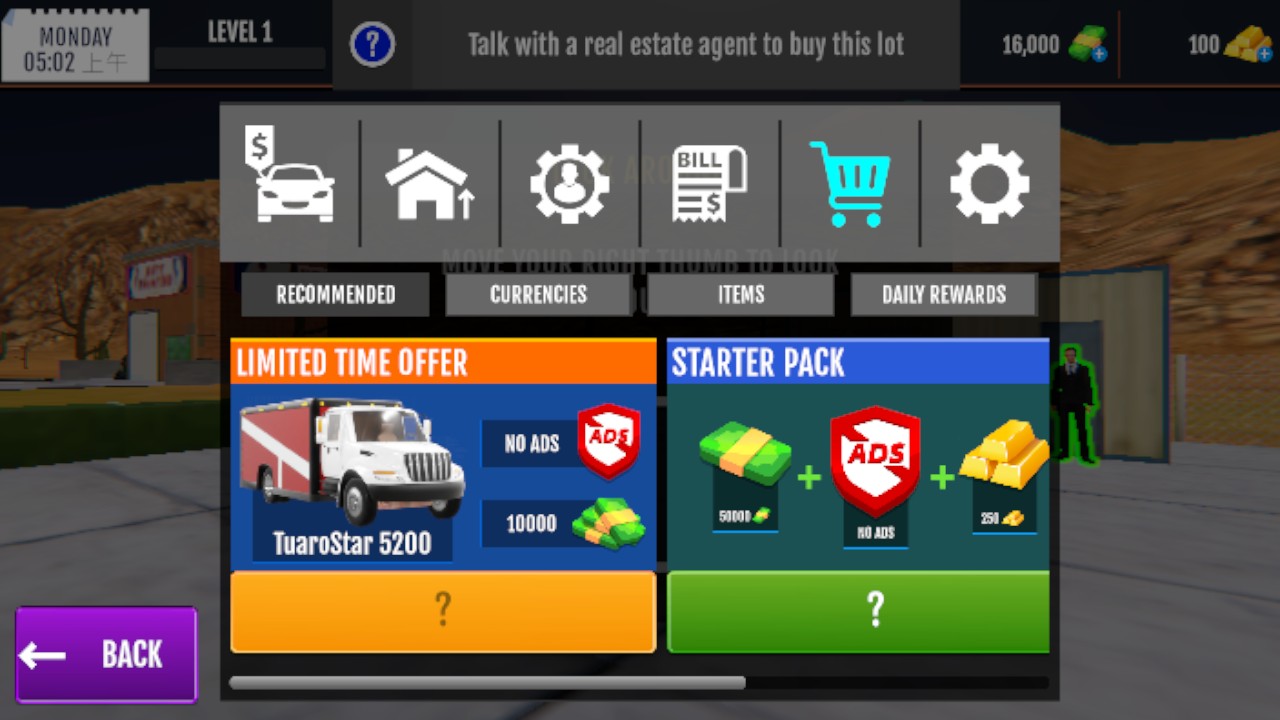The height and width of the screenshot is (720, 1280).
Task: Switch to the Recommended category
Action: [x=335, y=295]
